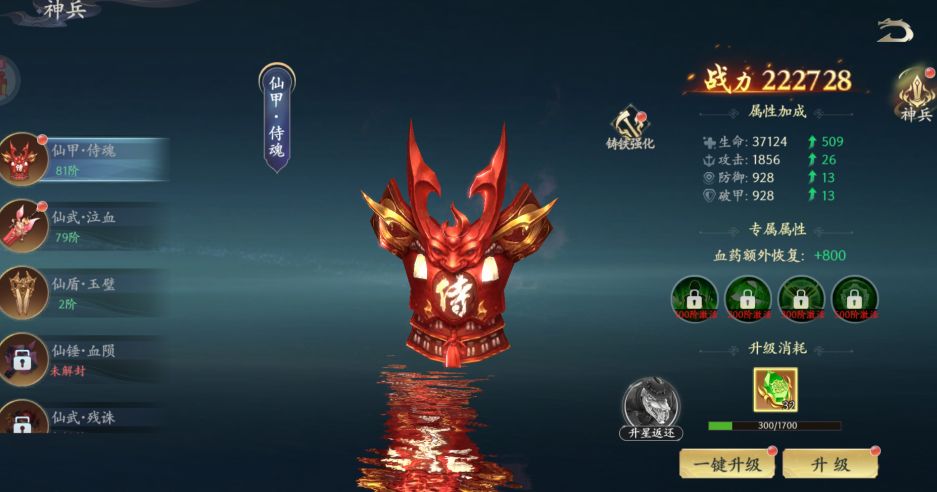Switch to the 神兵 side tab

[915, 95]
